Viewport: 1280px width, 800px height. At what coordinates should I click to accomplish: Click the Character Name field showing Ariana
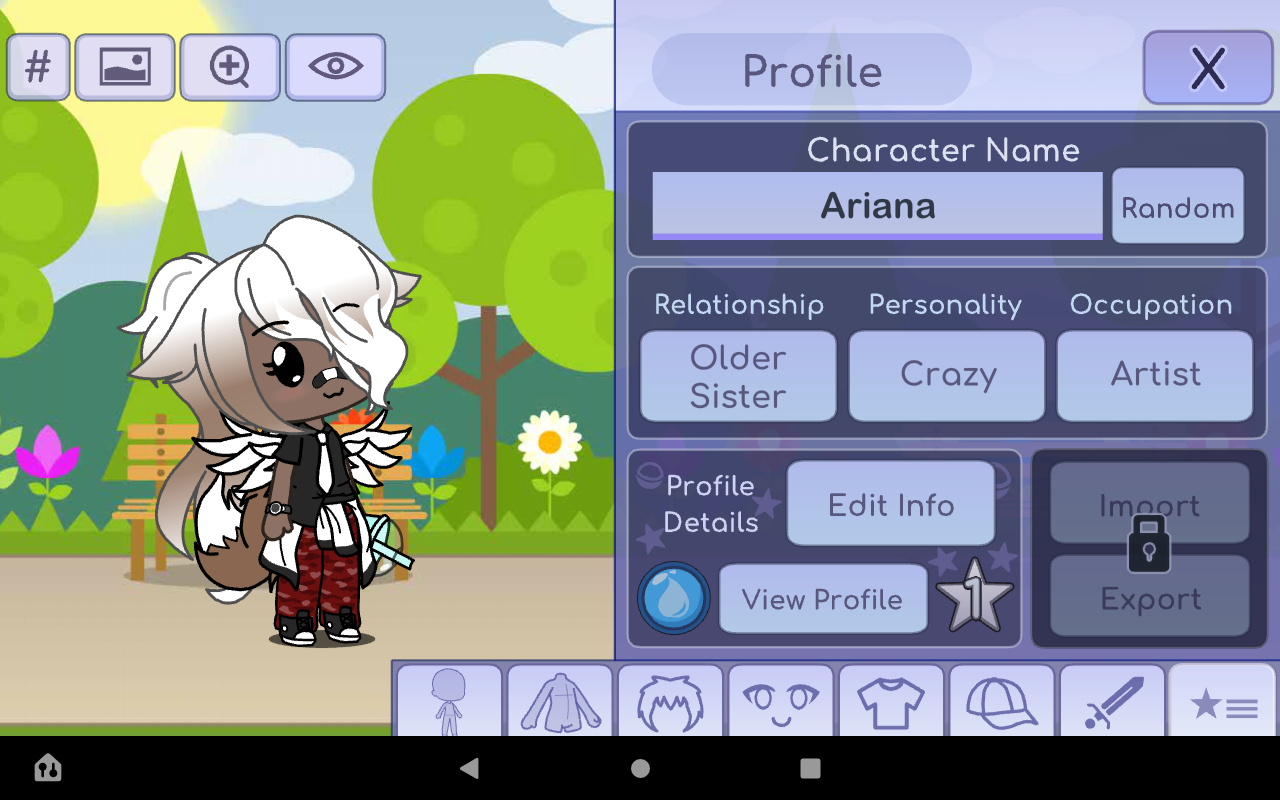[877, 207]
